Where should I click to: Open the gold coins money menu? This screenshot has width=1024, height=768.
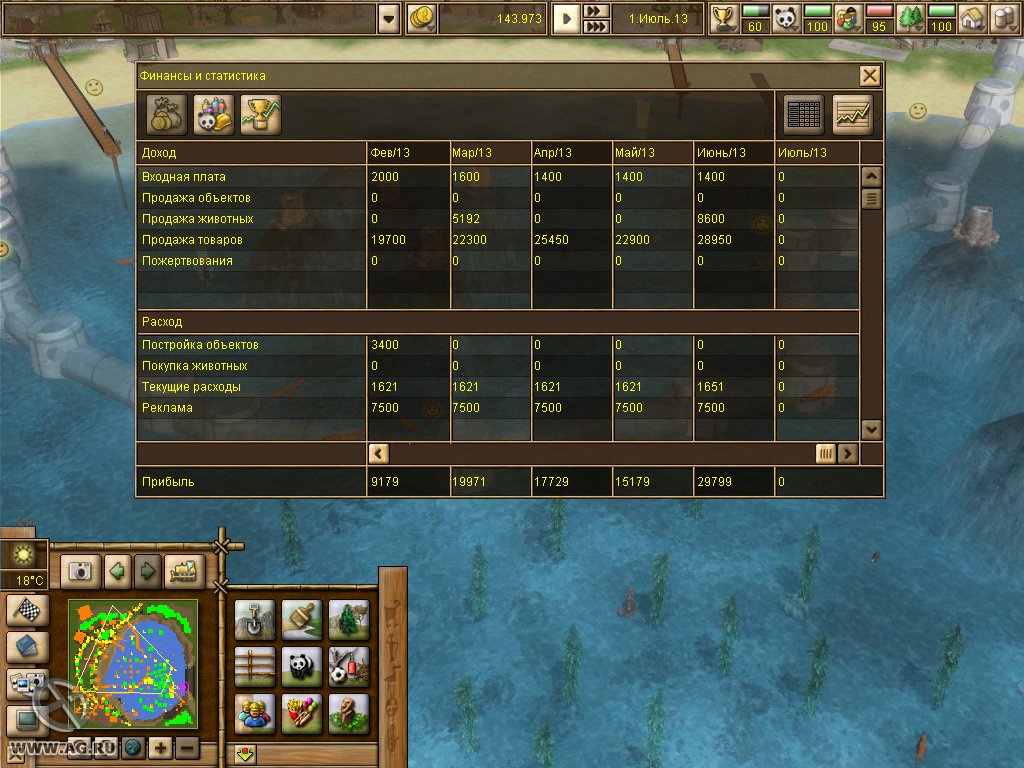tap(422, 18)
